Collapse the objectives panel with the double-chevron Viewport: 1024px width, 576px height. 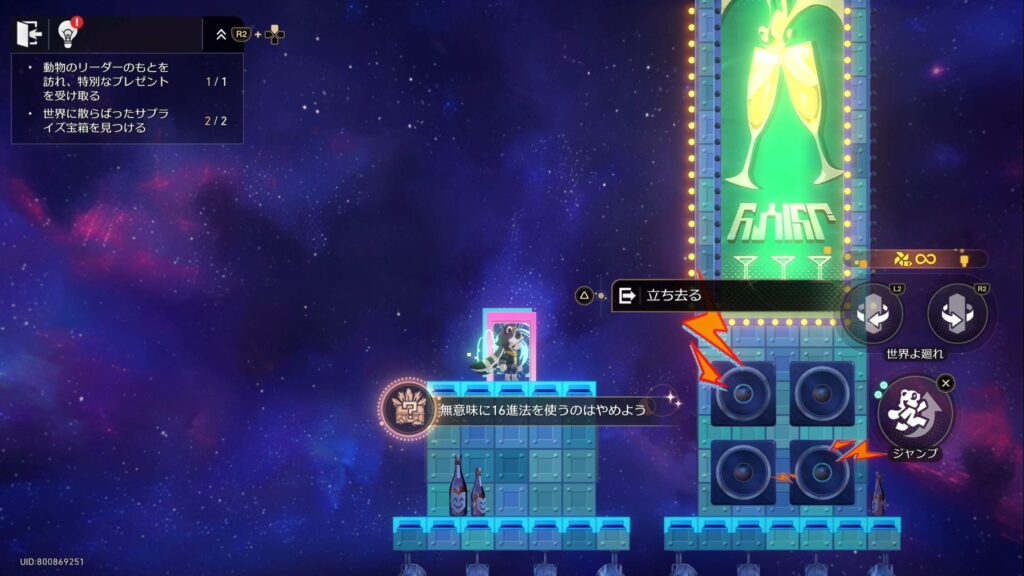pyautogui.click(x=221, y=34)
